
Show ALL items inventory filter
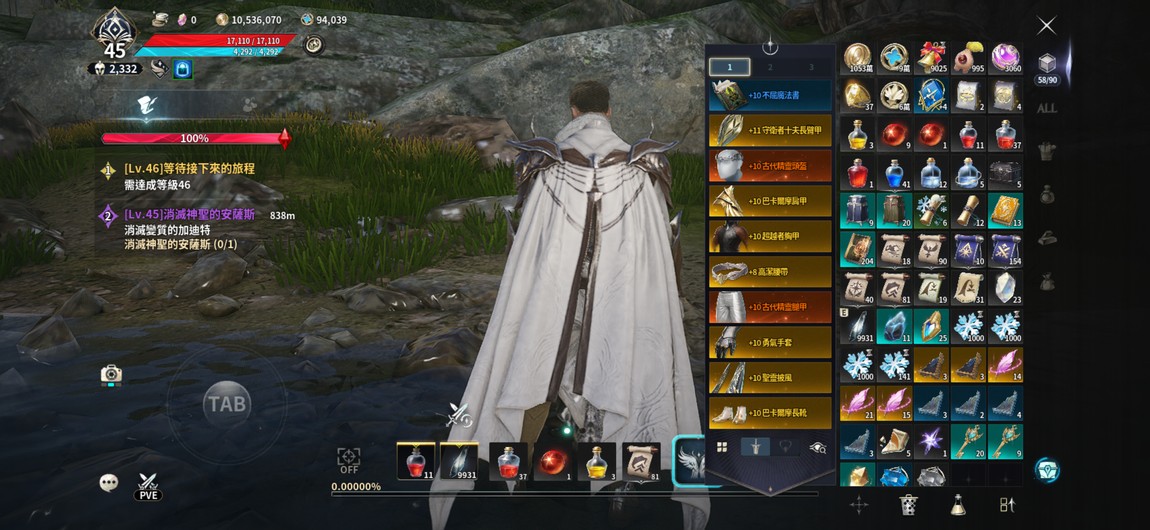coord(1046,108)
